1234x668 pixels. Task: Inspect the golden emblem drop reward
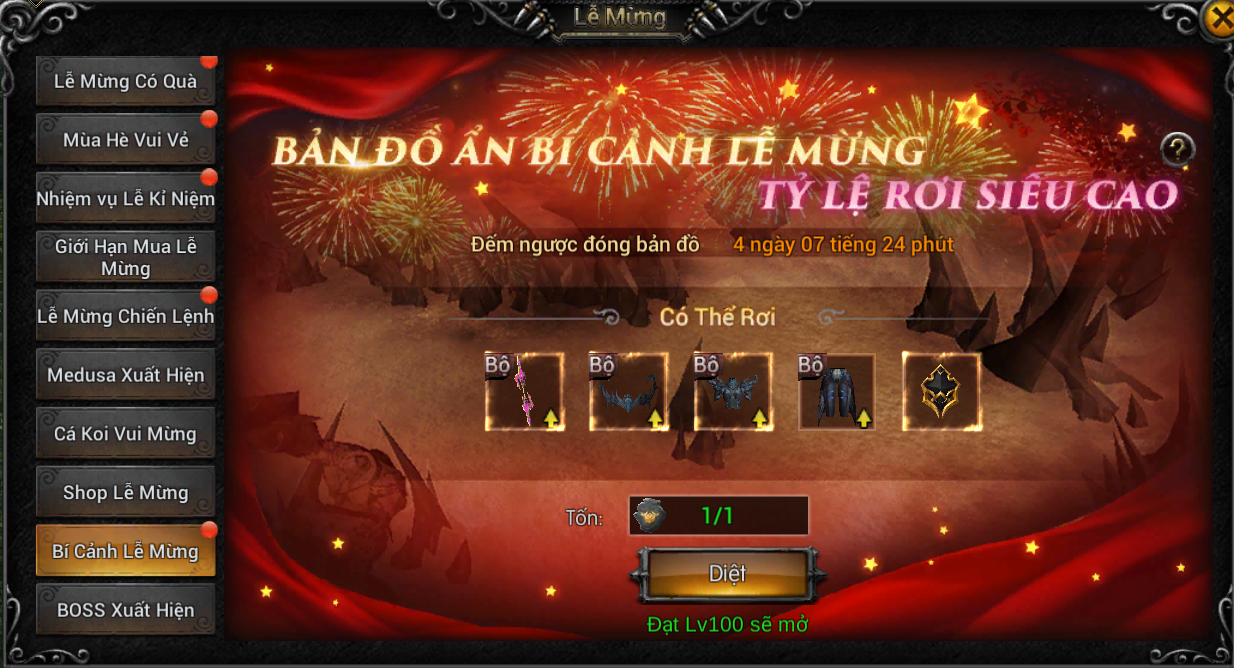click(x=941, y=391)
